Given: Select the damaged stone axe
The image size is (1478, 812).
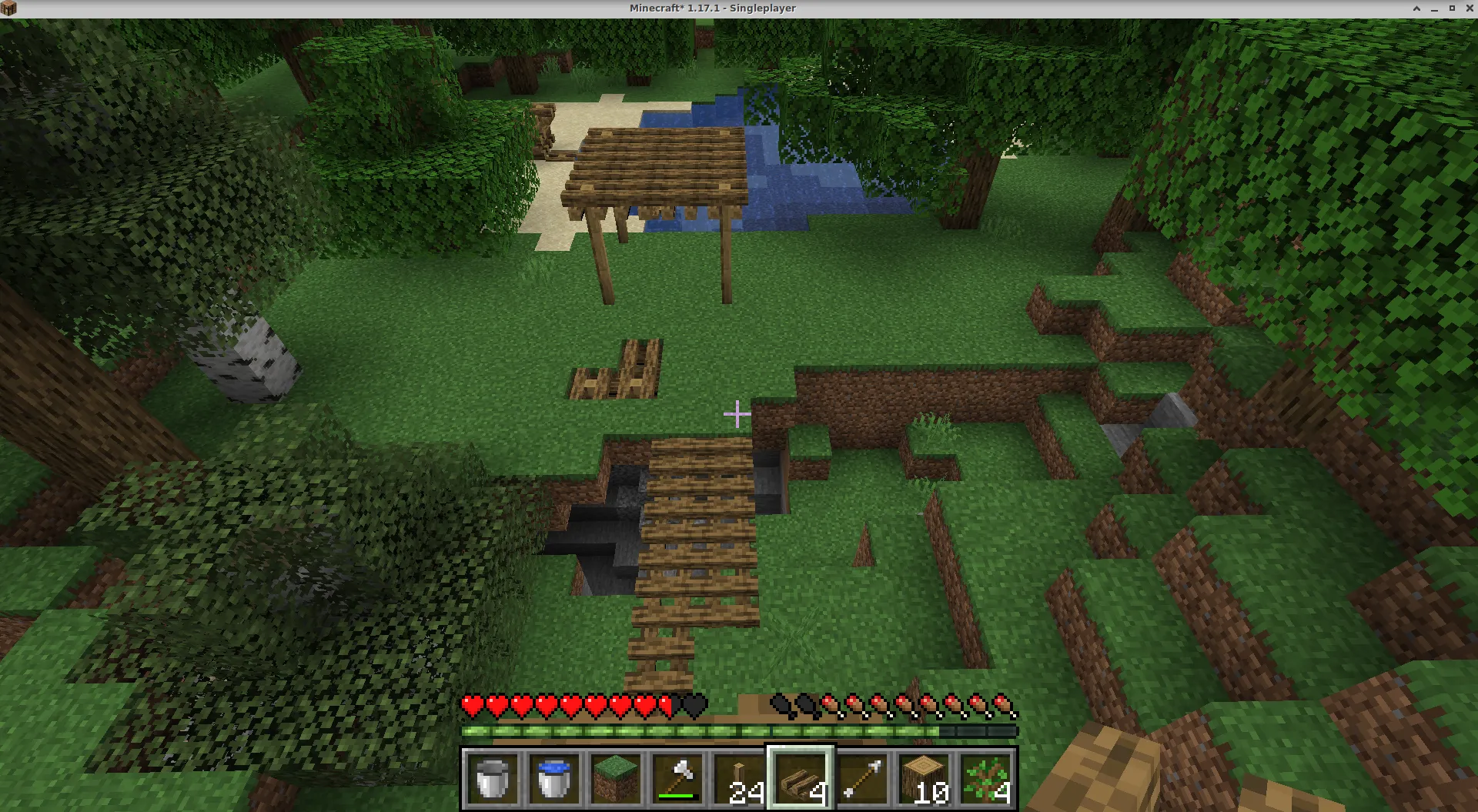Looking at the screenshot, I should coord(677,779).
